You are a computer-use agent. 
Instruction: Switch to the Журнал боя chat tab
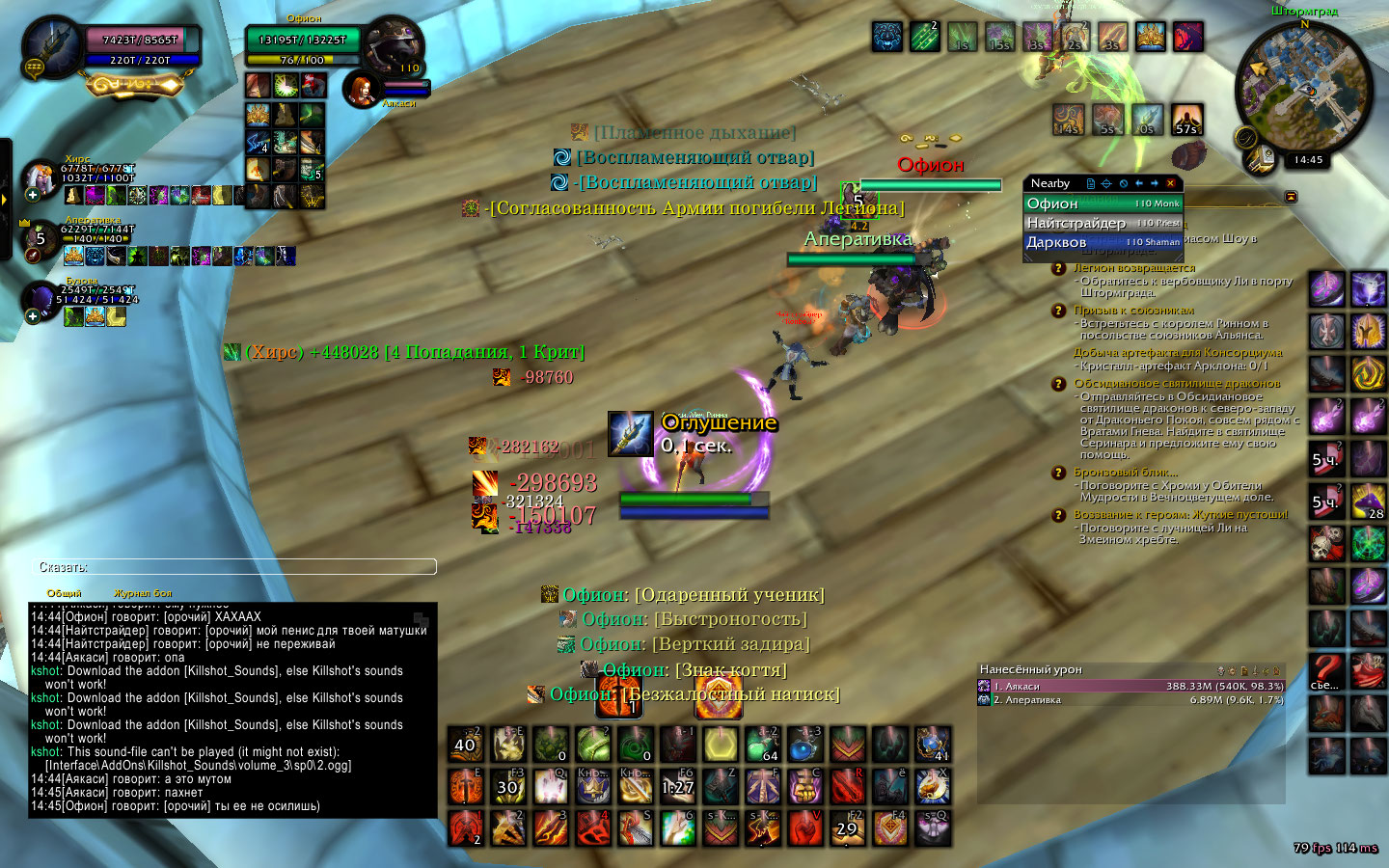pyautogui.click(x=143, y=593)
